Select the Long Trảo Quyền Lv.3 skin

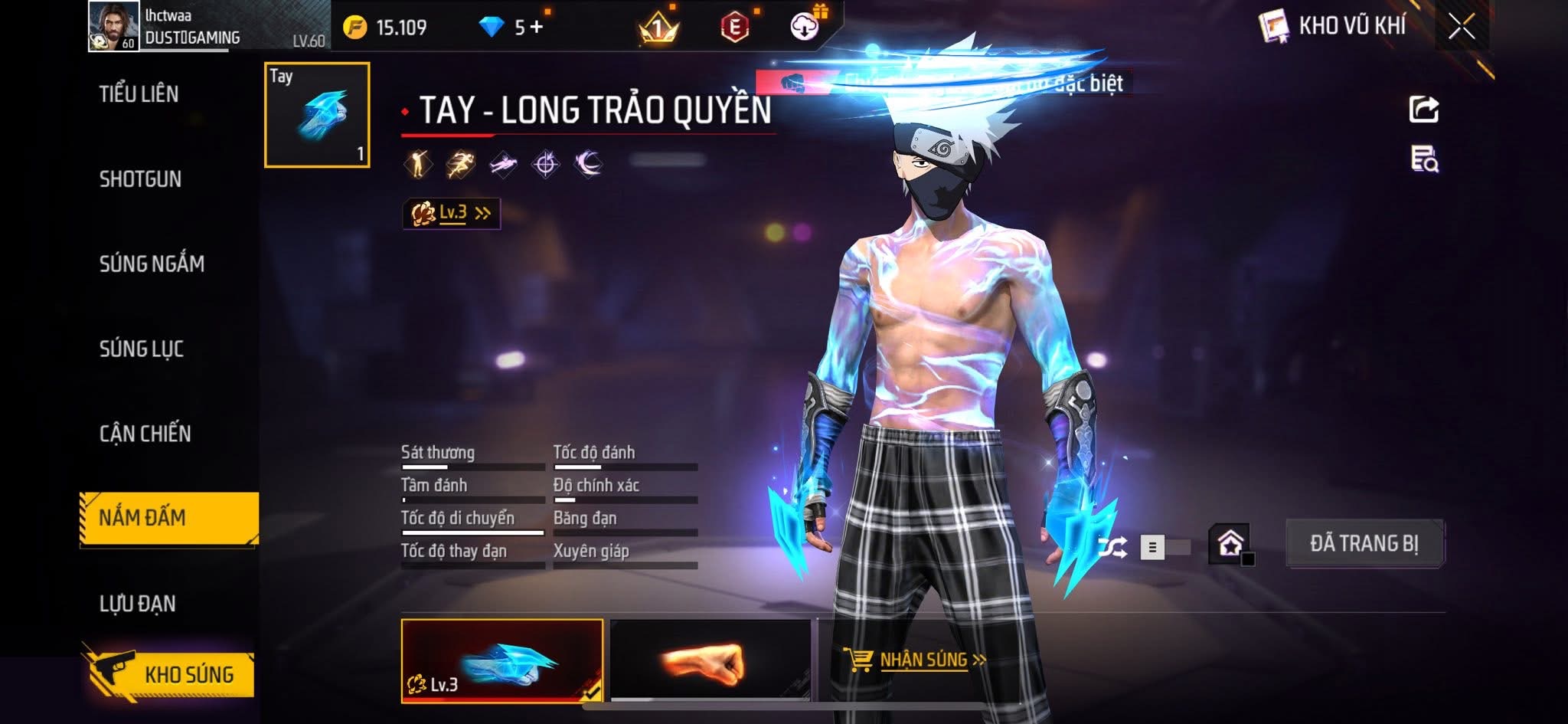point(501,660)
